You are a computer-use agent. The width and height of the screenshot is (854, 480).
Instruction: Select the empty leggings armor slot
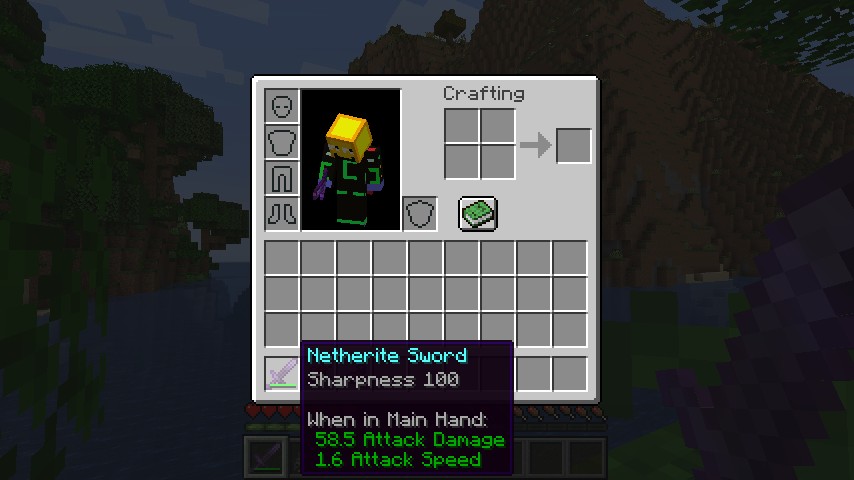pyautogui.click(x=282, y=178)
